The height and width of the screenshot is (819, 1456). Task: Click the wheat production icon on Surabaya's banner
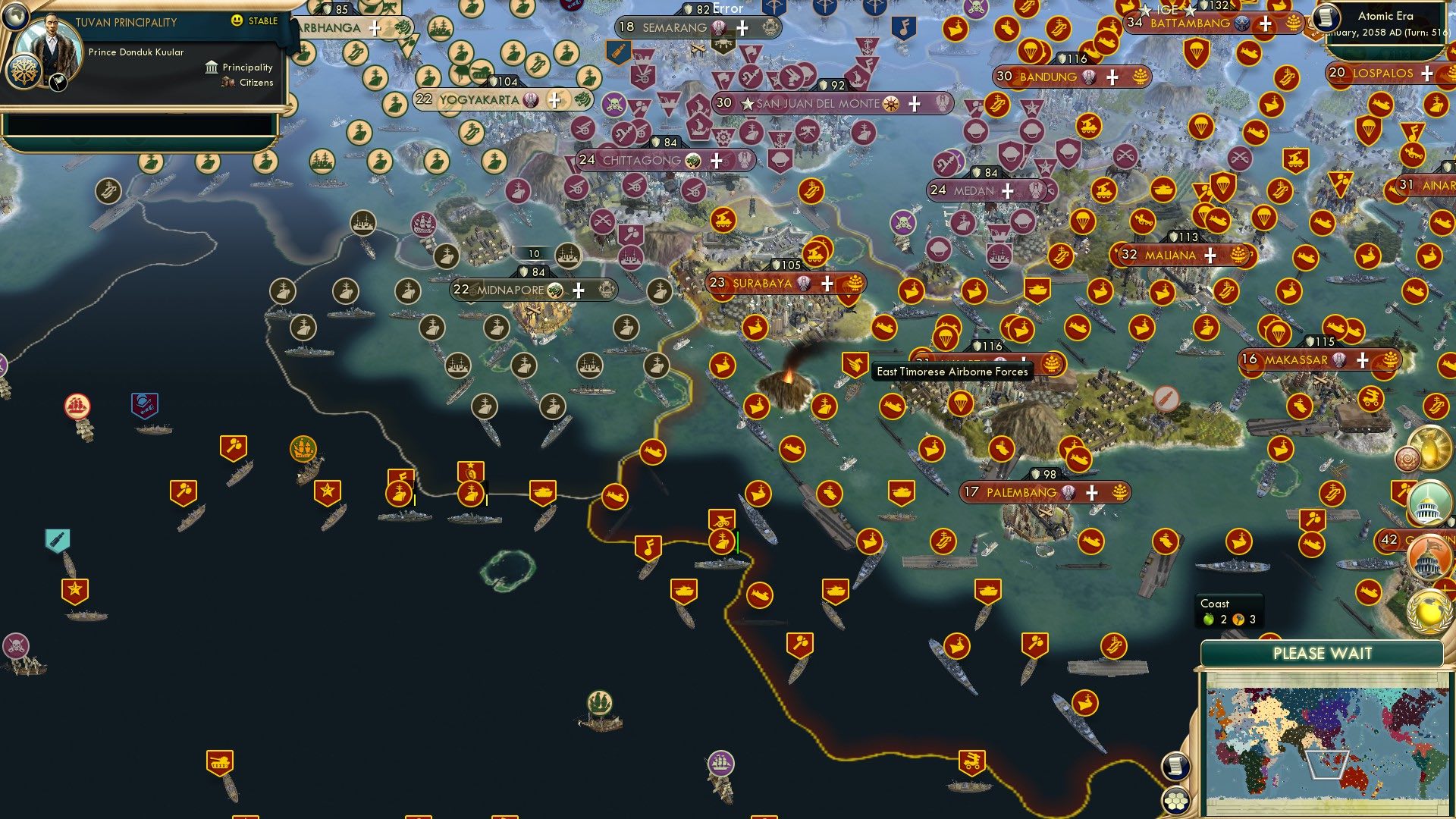tap(854, 283)
